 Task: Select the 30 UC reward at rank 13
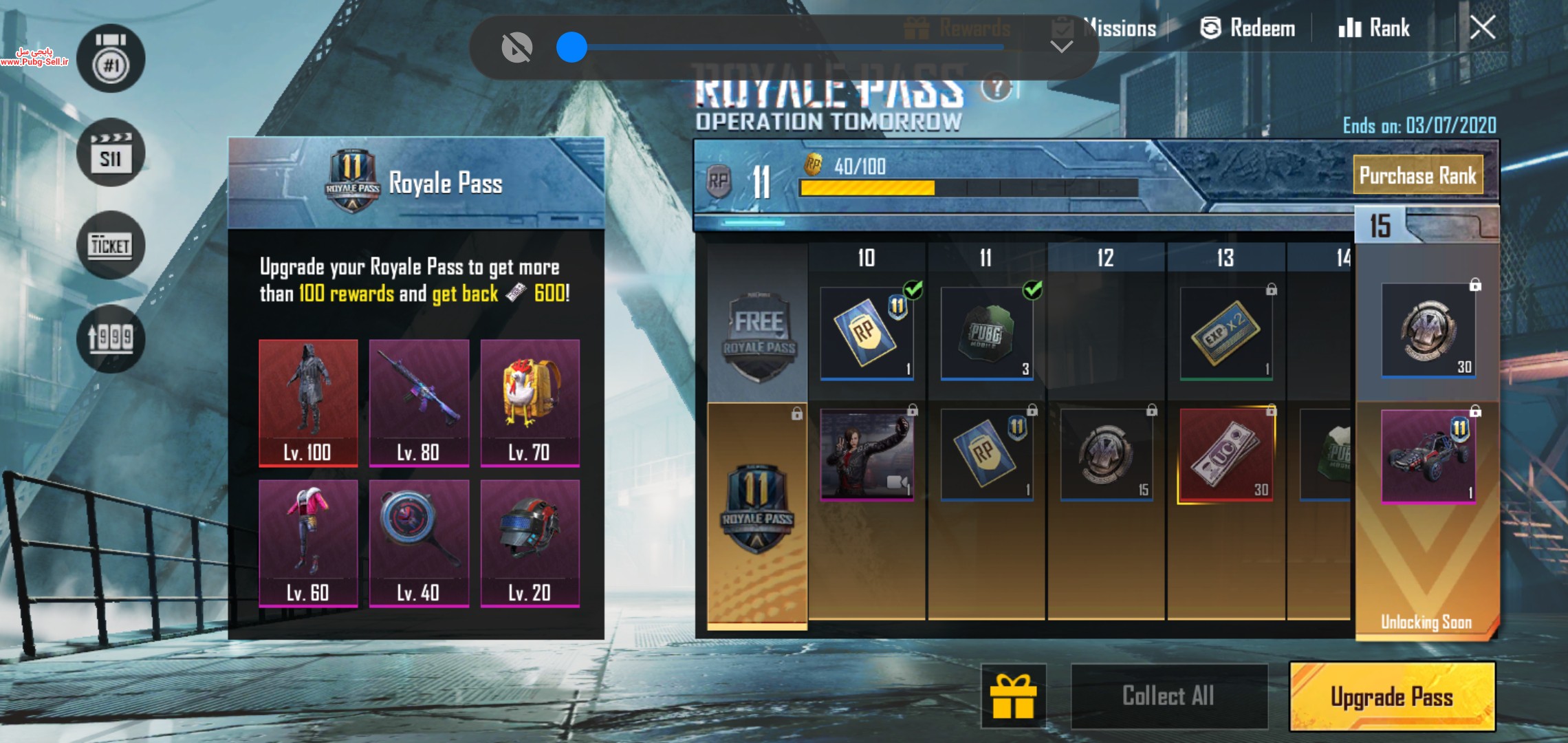click(x=1226, y=455)
